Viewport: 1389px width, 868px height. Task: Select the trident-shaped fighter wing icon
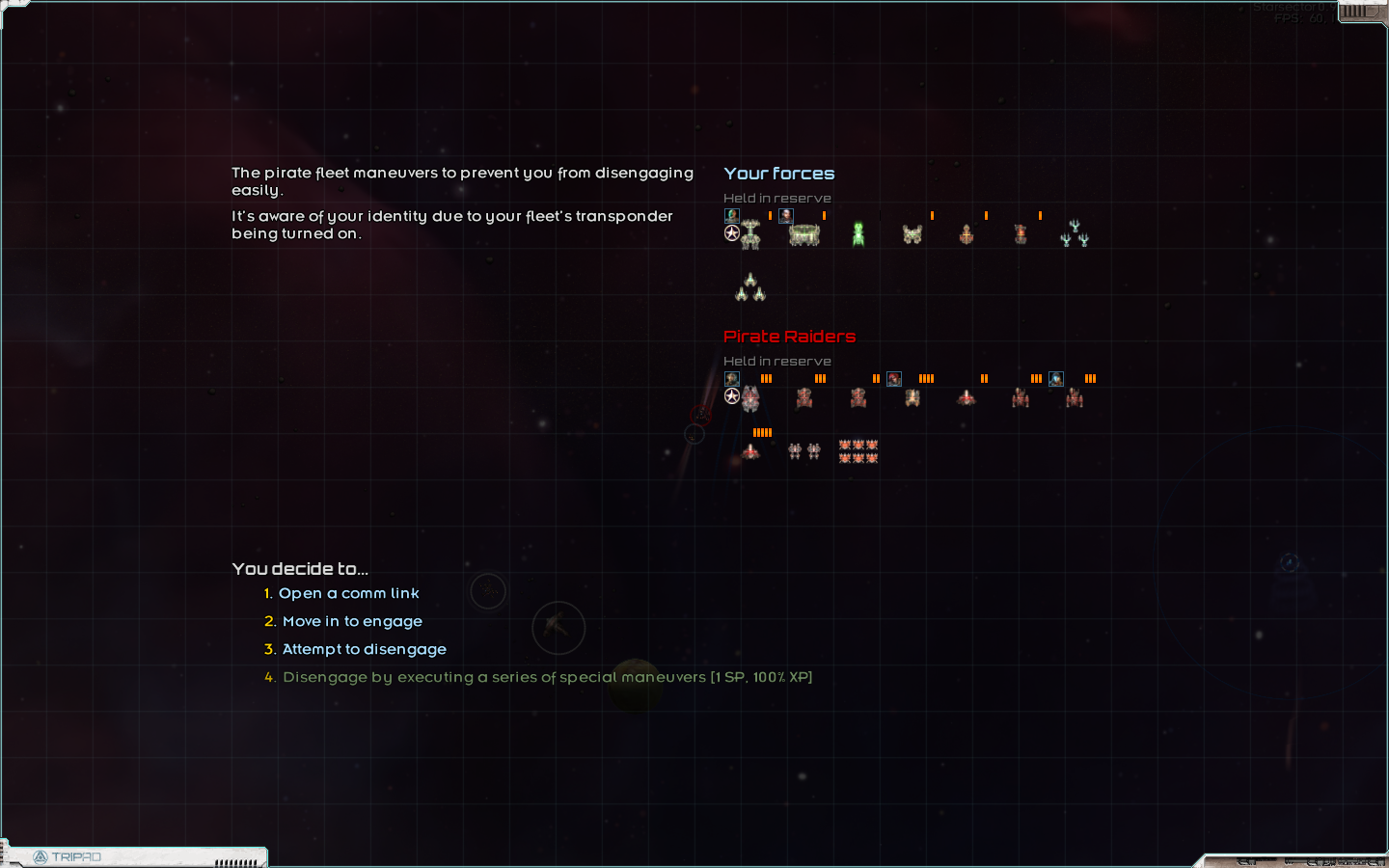click(1074, 234)
